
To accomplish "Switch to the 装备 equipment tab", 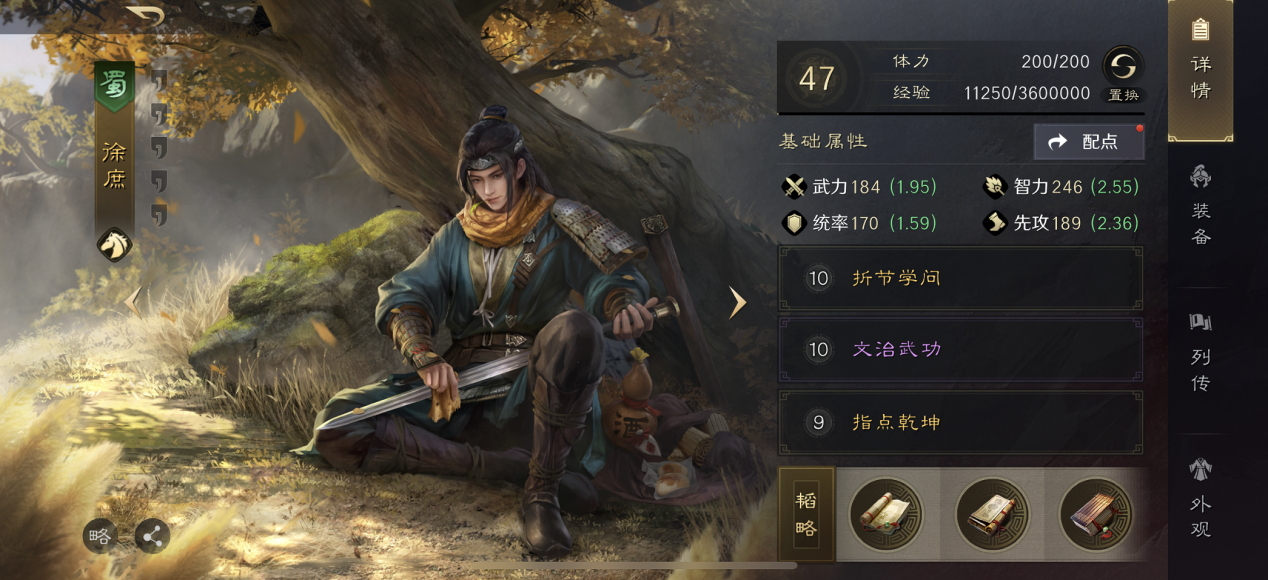I will (x=1200, y=208).
